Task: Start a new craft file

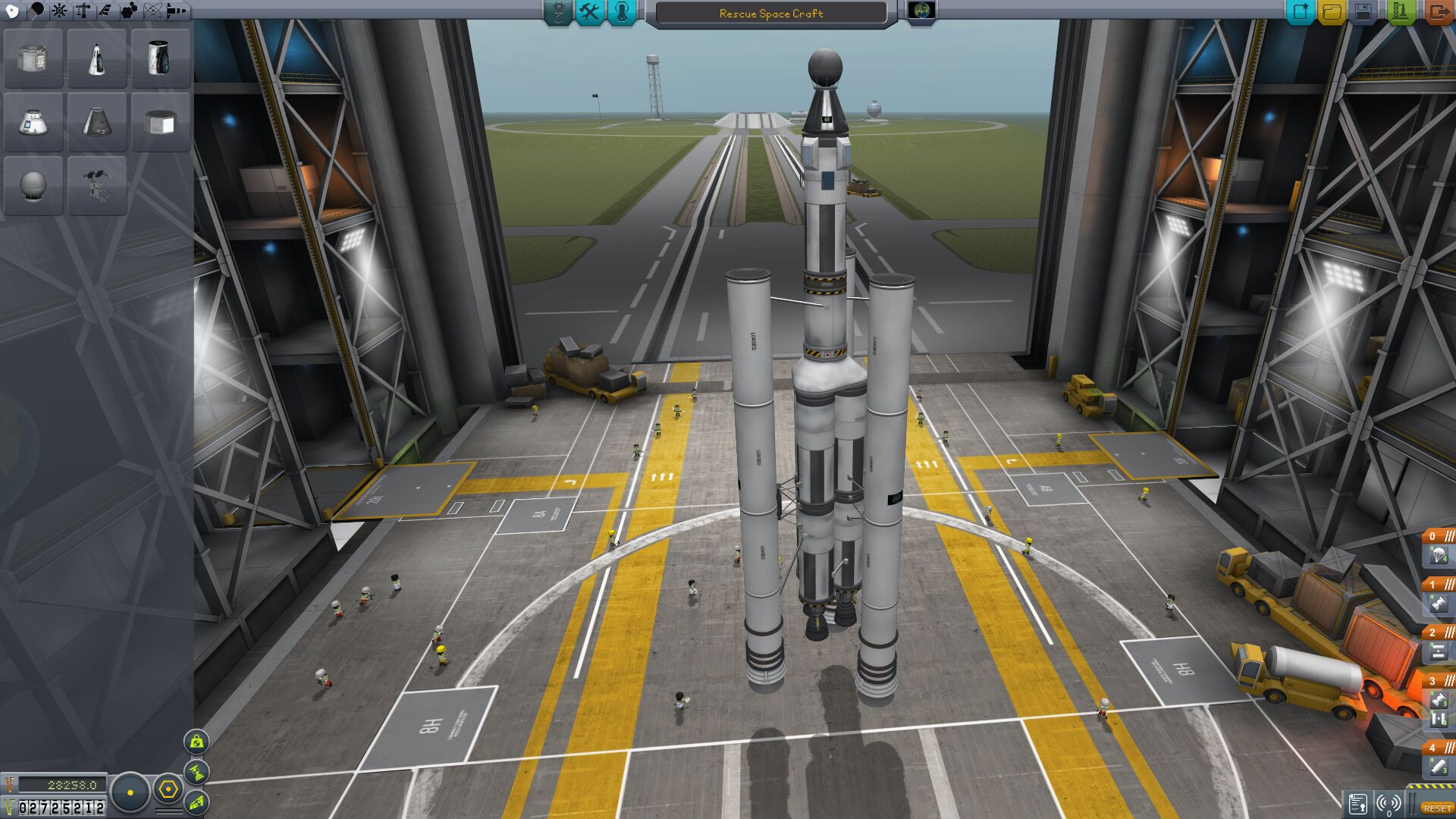Action: click(x=1300, y=12)
